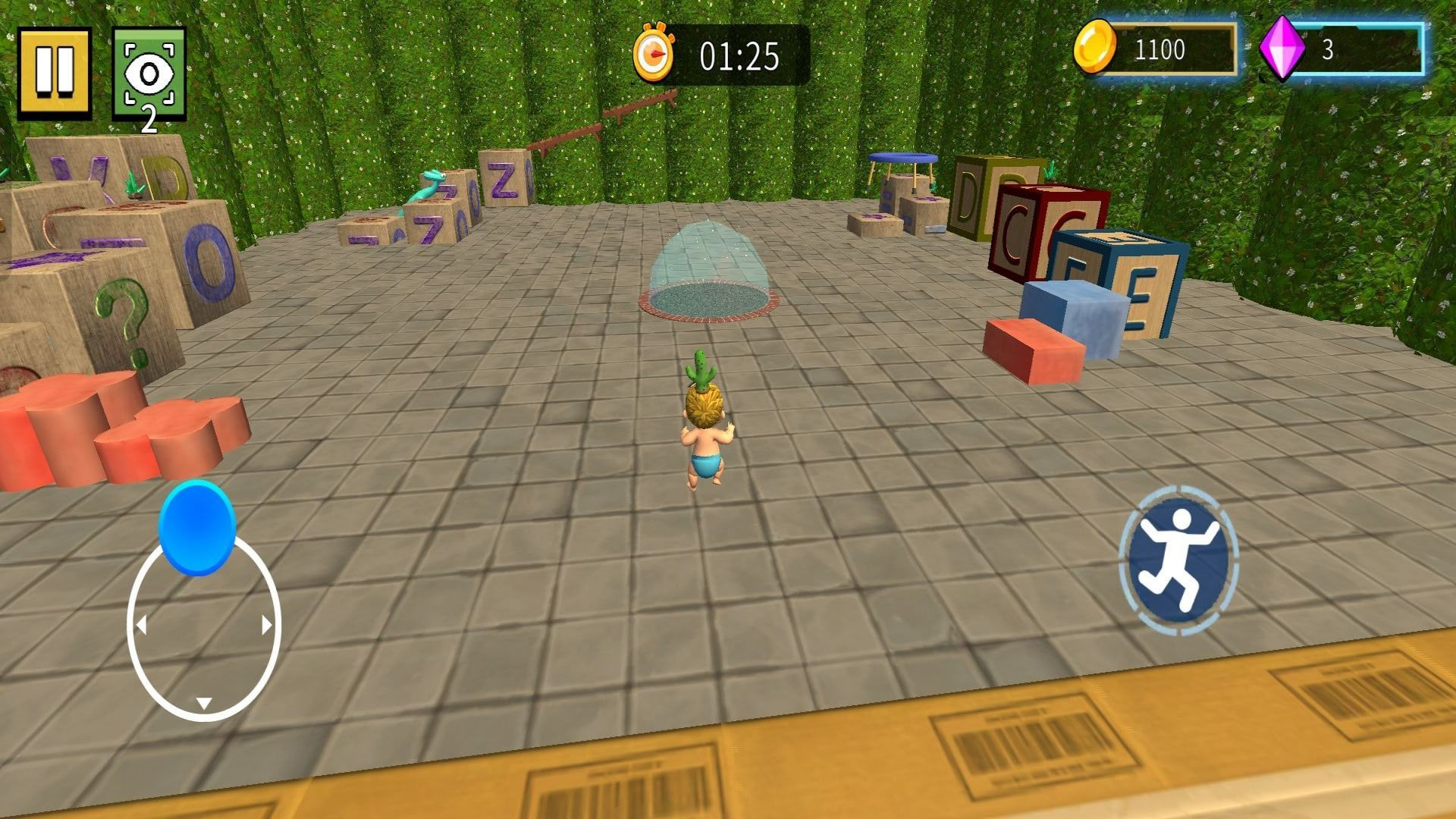Tap the joystick's left arrow

(x=141, y=625)
